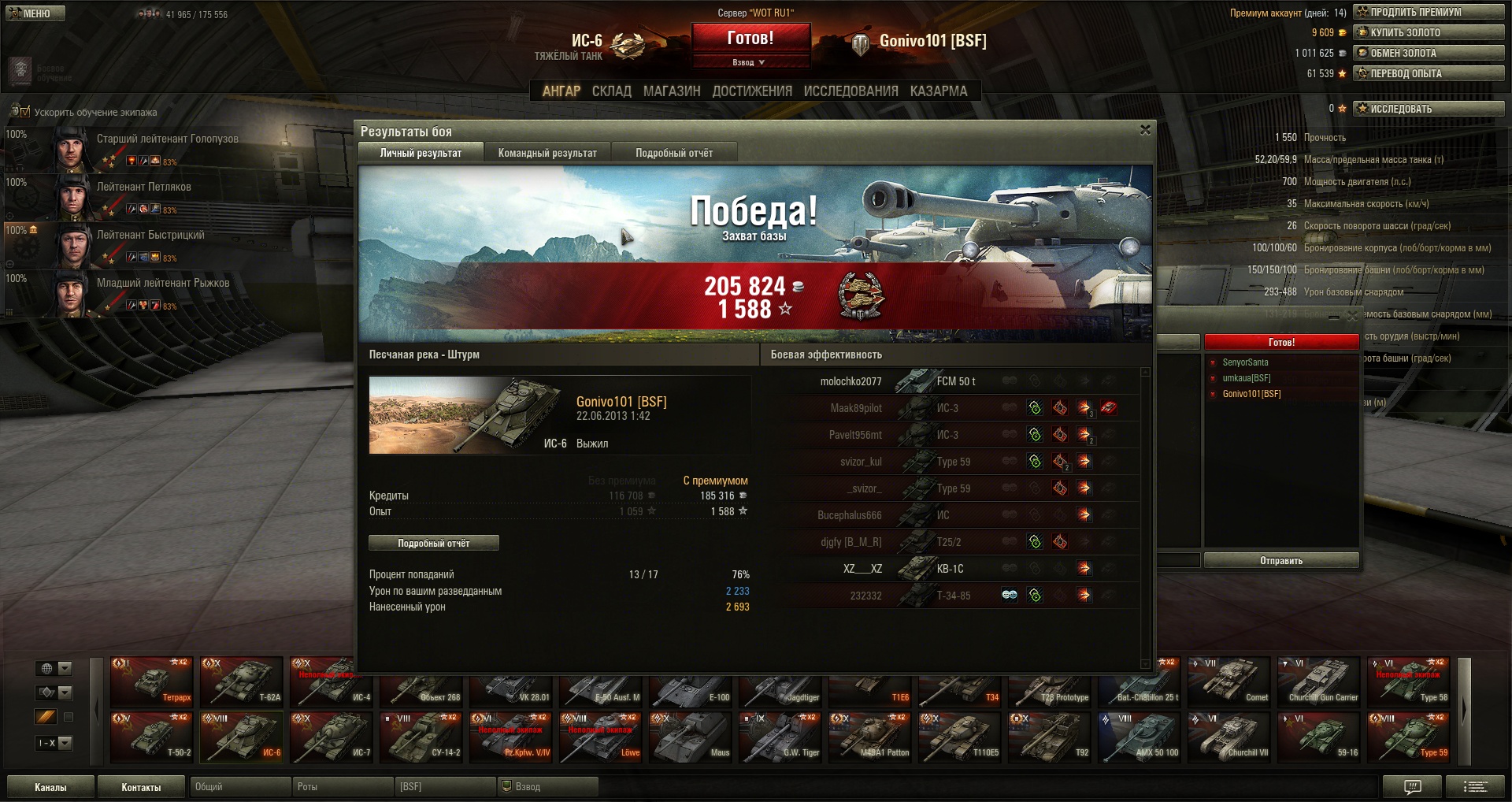Show the Командный результат tab
The width and height of the screenshot is (1512, 802).
(x=547, y=153)
